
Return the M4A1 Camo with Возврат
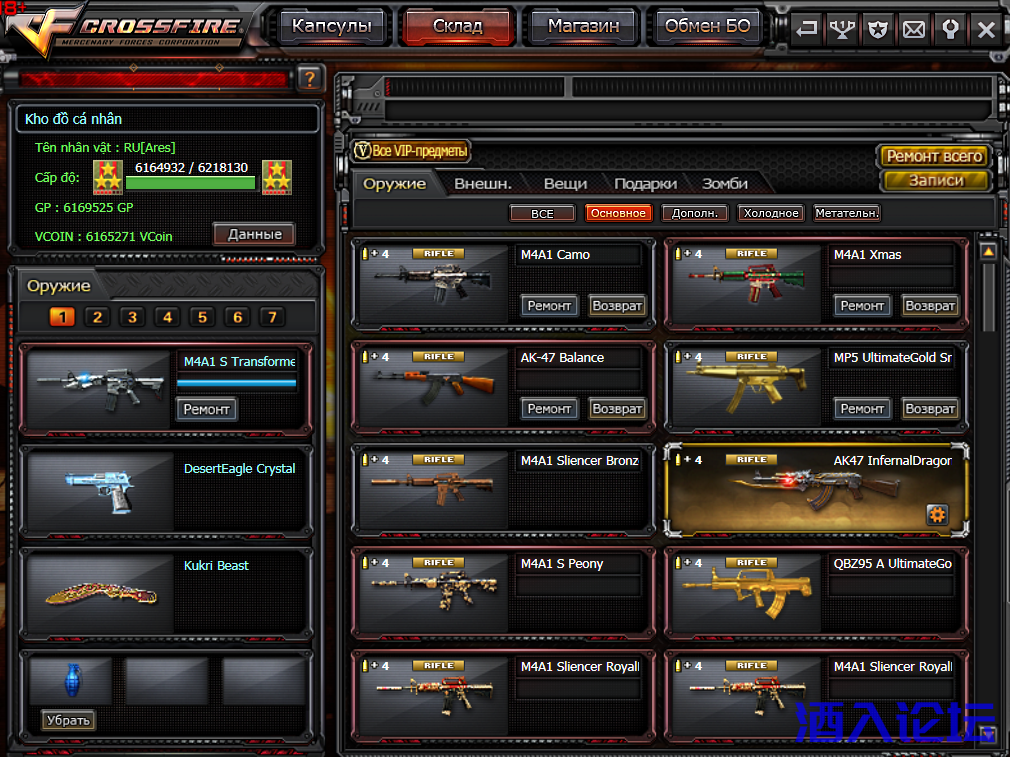point(617,305)
